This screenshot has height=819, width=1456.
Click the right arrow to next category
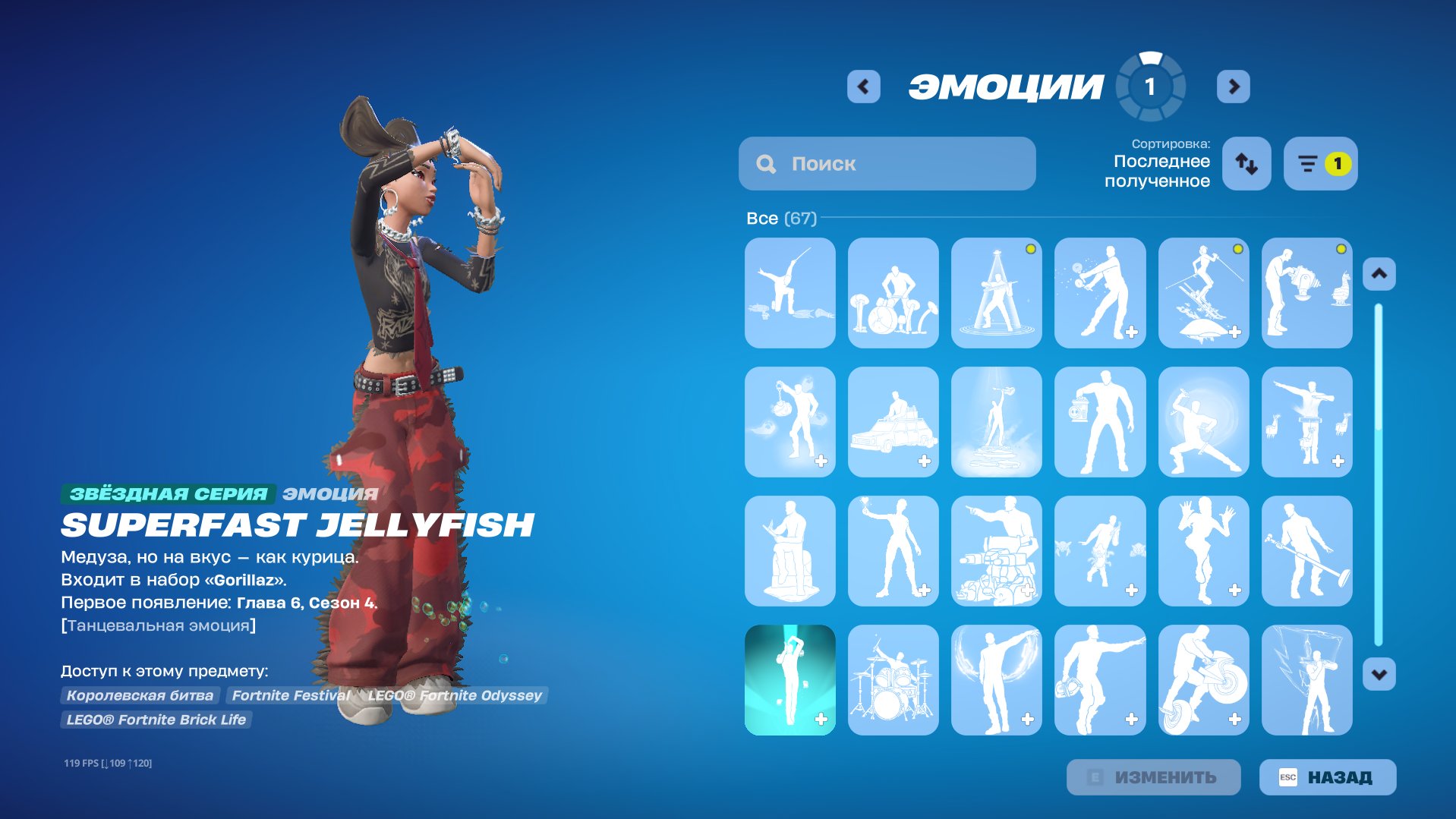click(1234, 87)
